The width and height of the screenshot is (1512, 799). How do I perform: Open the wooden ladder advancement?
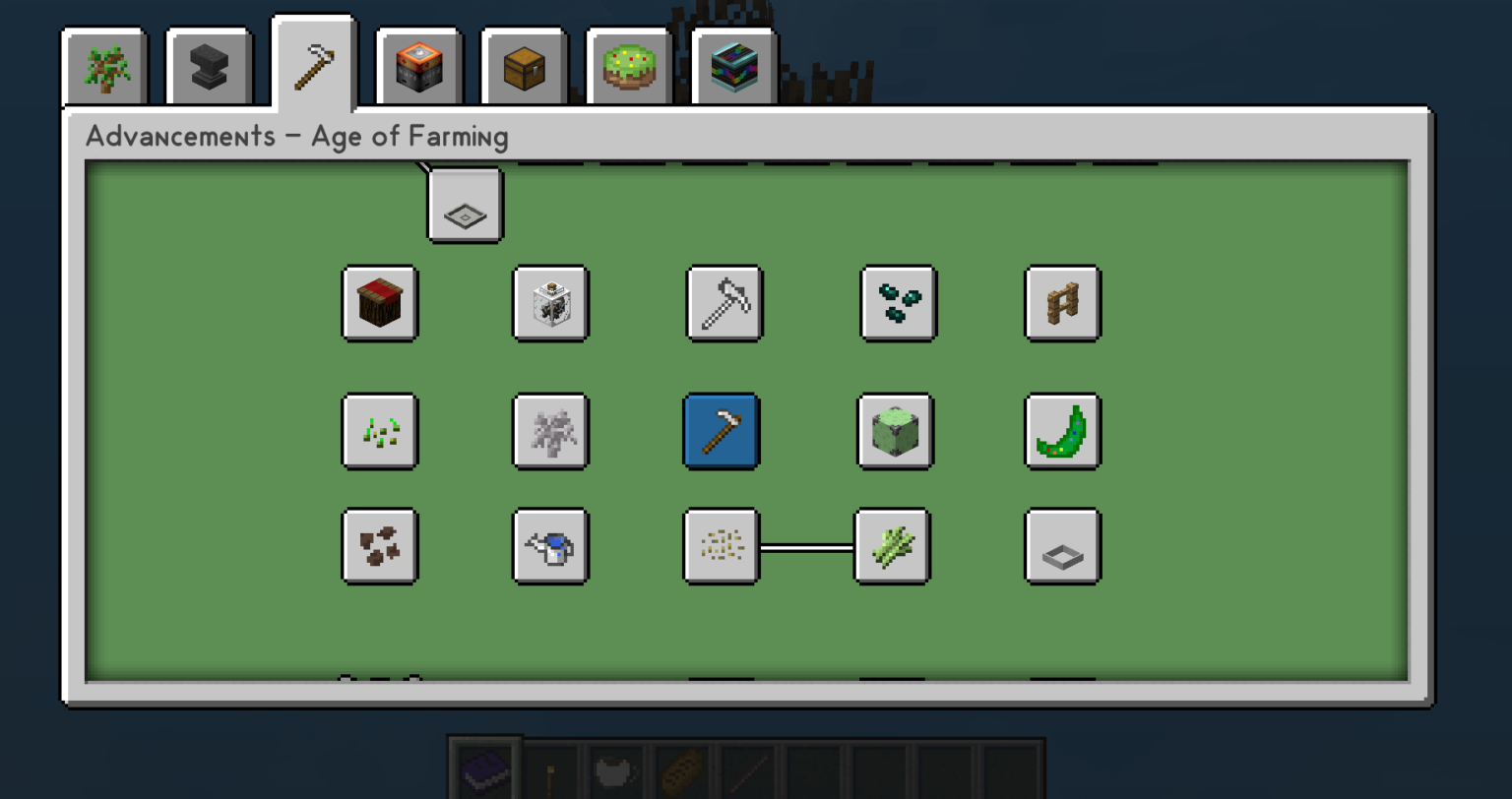[1062, 305]
